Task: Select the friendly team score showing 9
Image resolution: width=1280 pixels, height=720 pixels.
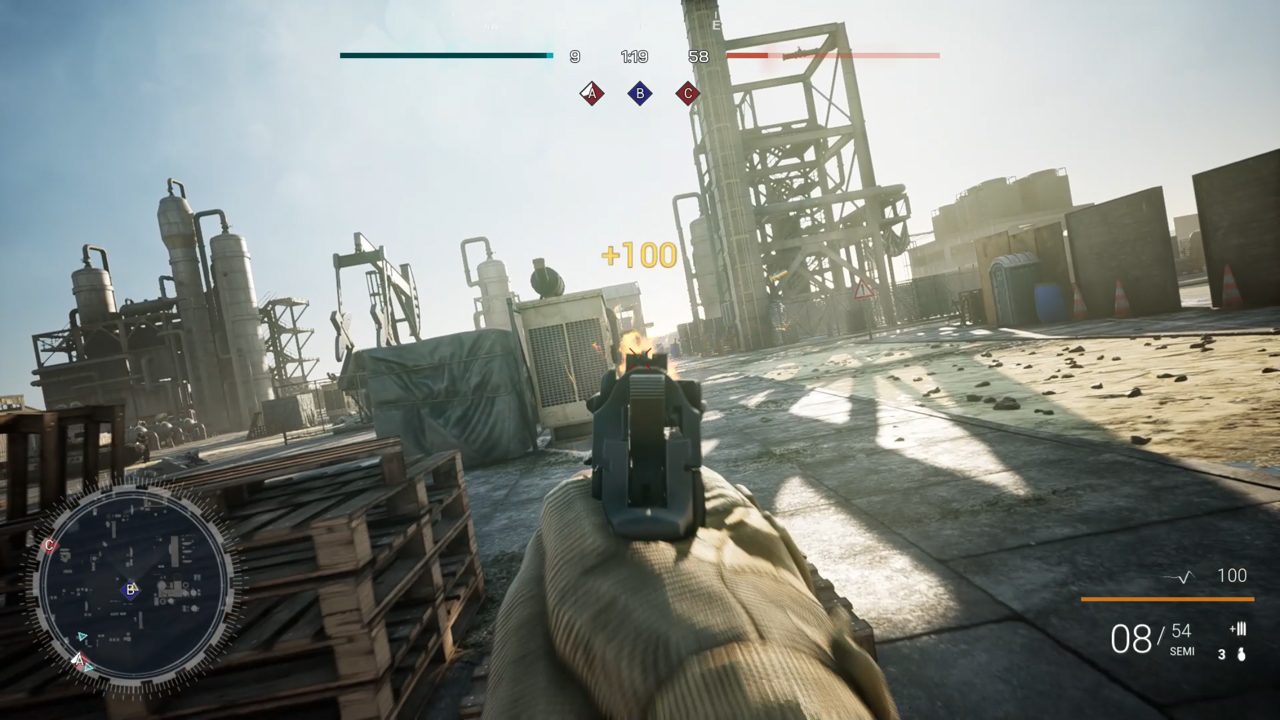Action: click(x=574, y=56)
